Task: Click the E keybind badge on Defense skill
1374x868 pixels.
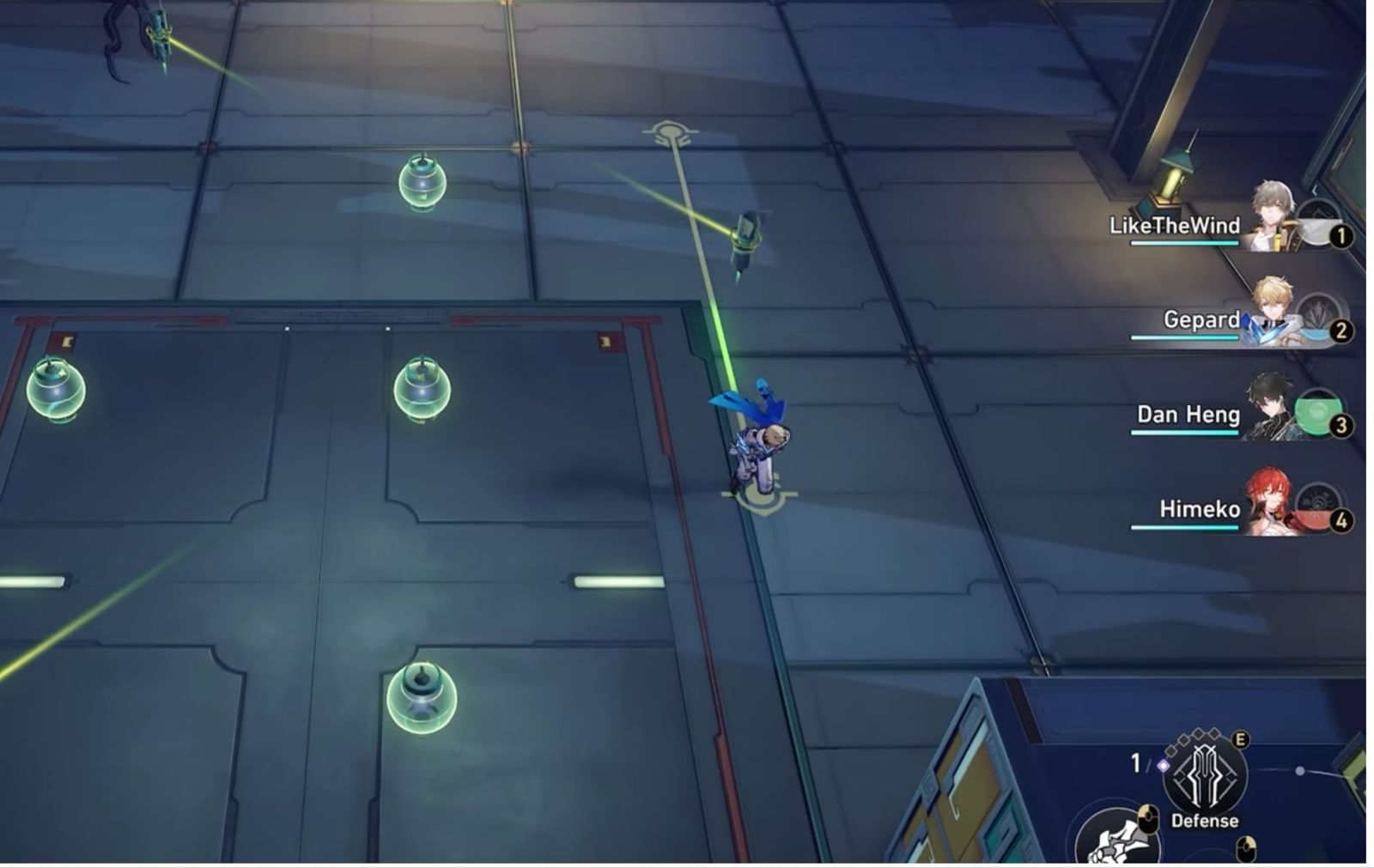Action: 1239,740
